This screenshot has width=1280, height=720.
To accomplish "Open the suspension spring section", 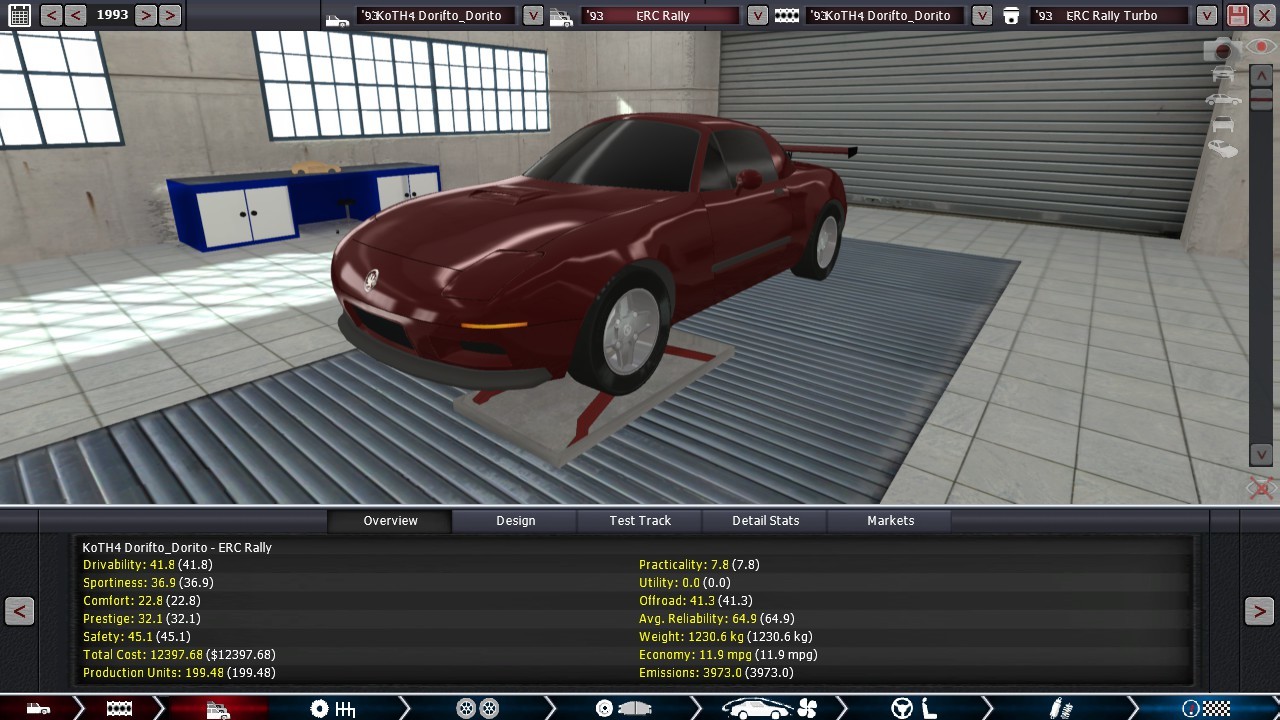I will pyautogui.click(x=1060, y=709).
